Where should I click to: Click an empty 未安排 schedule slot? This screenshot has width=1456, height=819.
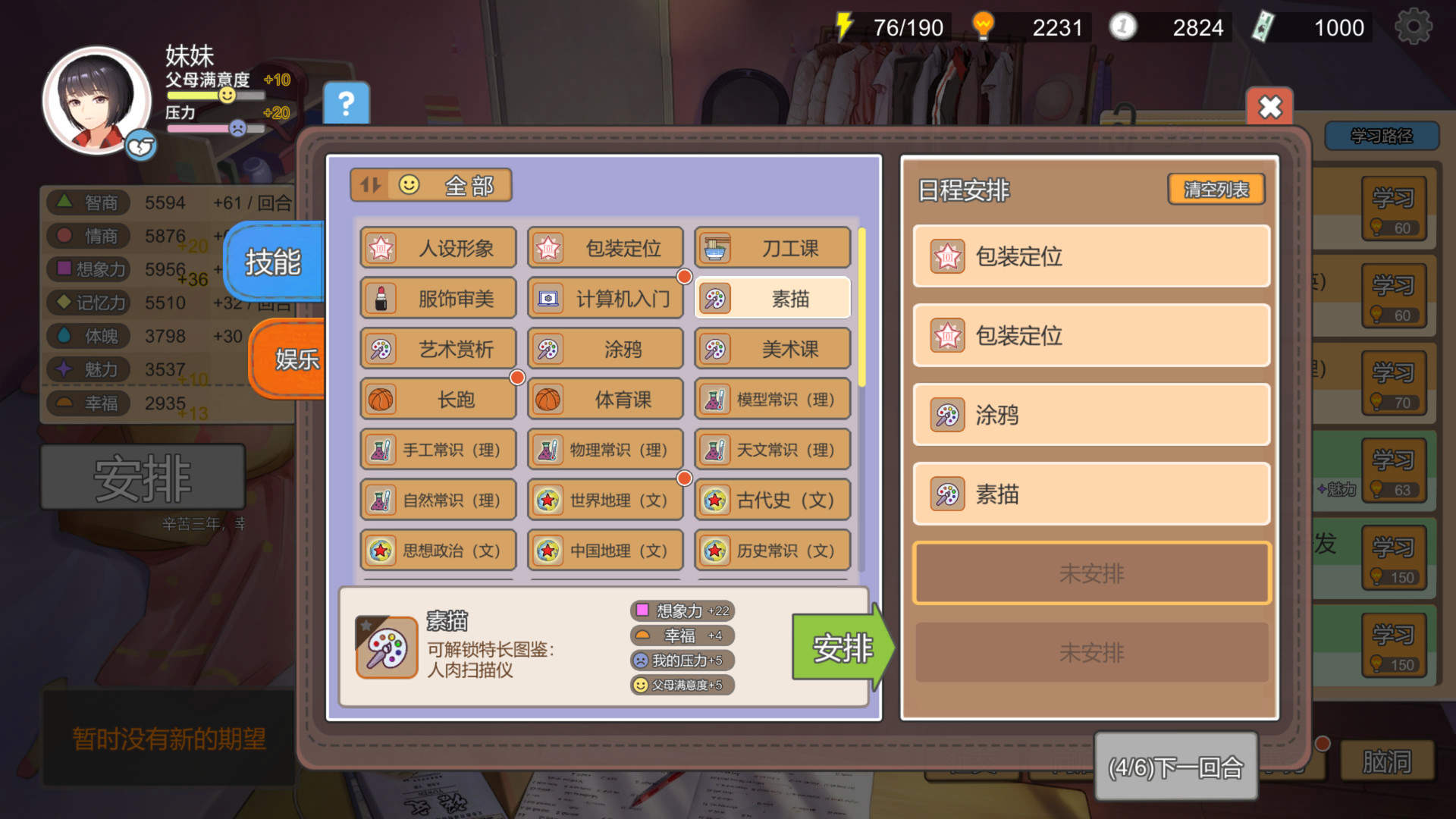click(x=1090, y=574)
